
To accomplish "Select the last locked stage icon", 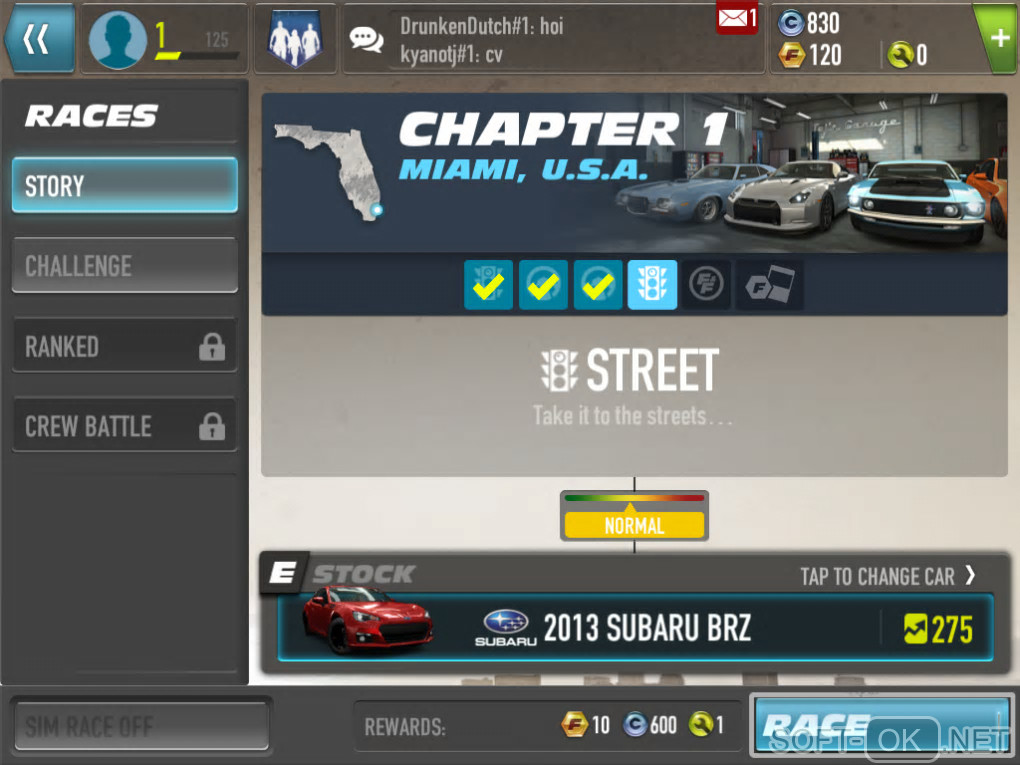I will coord(769,286).
